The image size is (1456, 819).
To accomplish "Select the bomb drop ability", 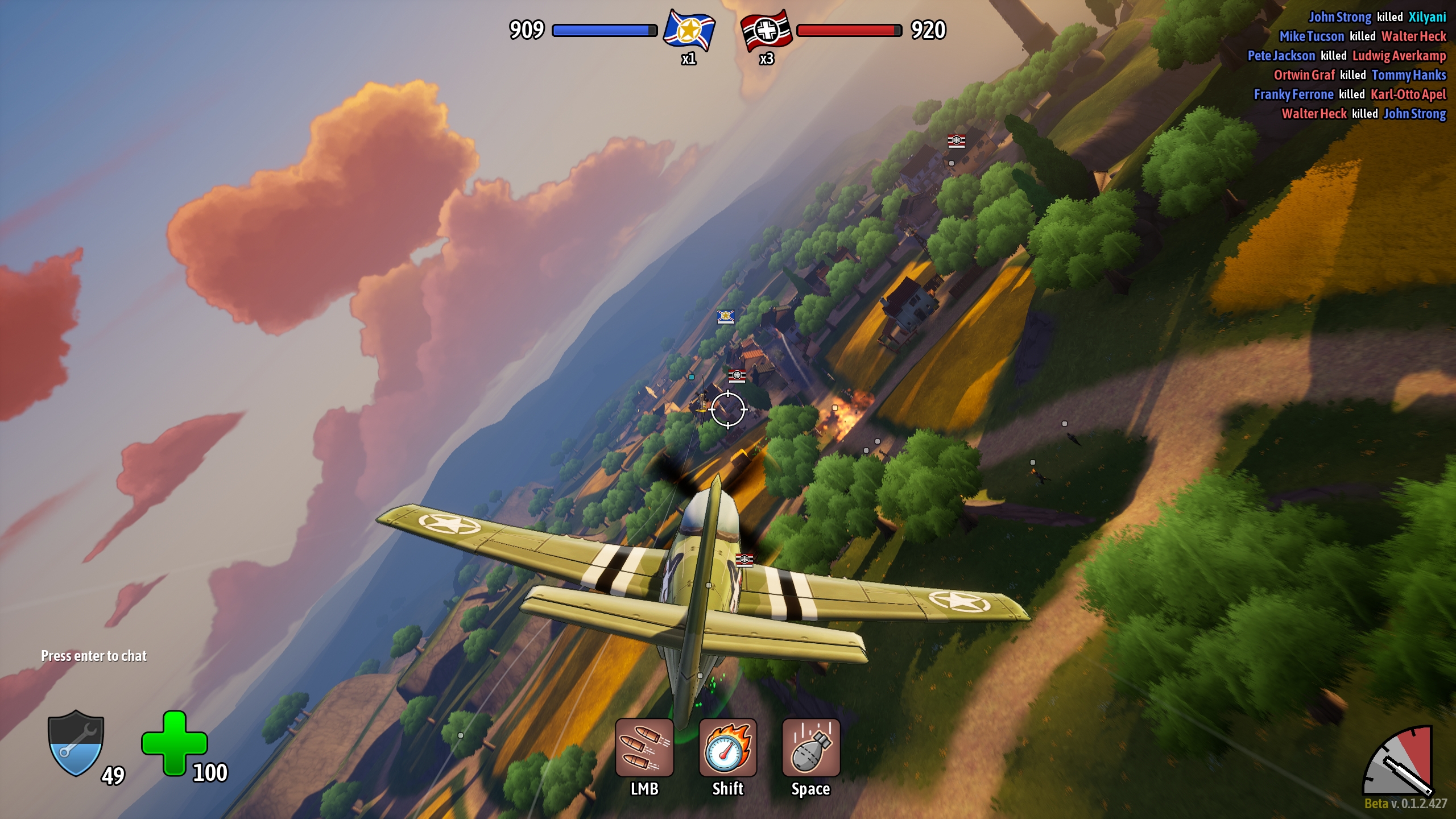I will 810,747.
